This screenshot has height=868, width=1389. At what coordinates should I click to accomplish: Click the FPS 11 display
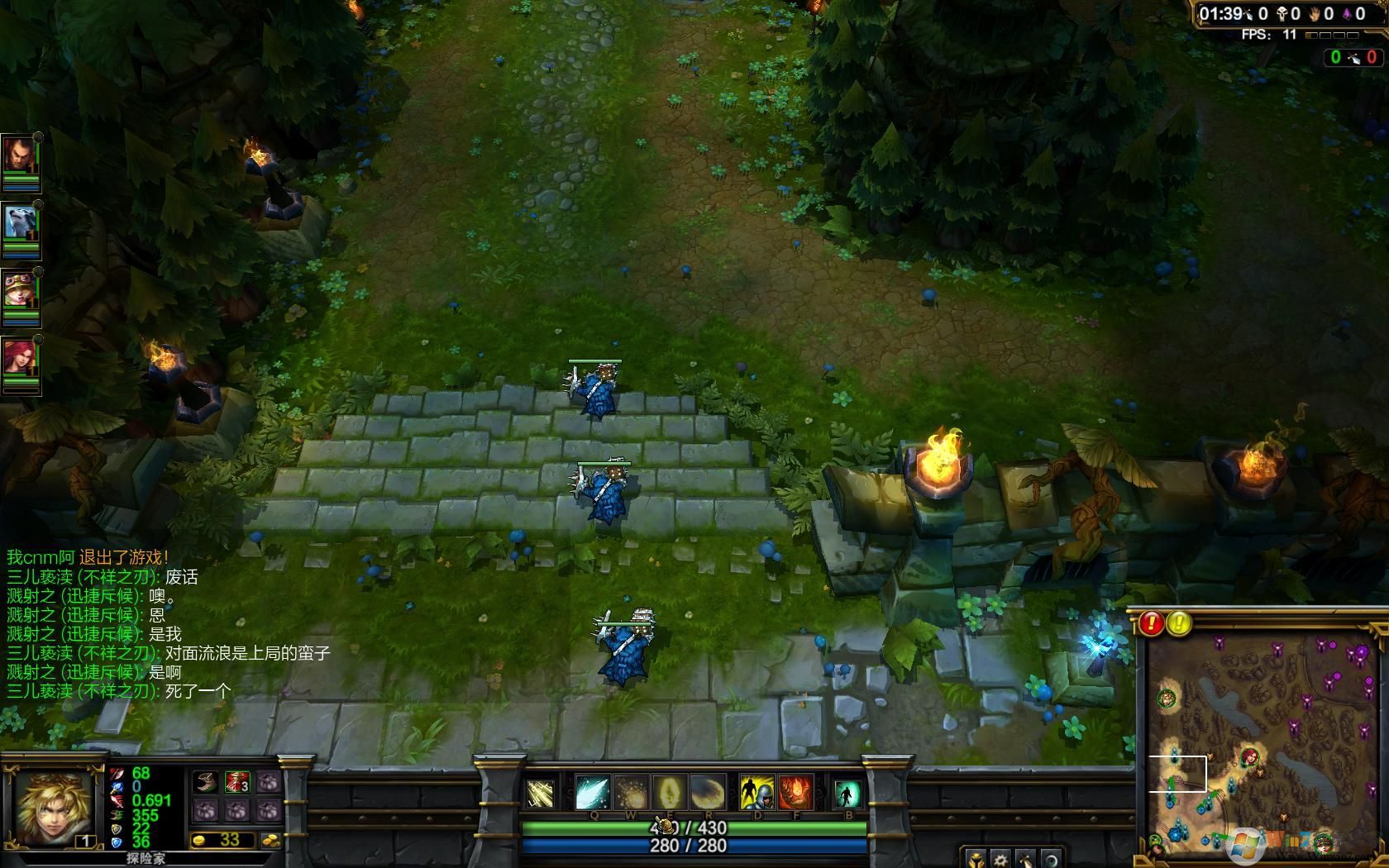1271,35
